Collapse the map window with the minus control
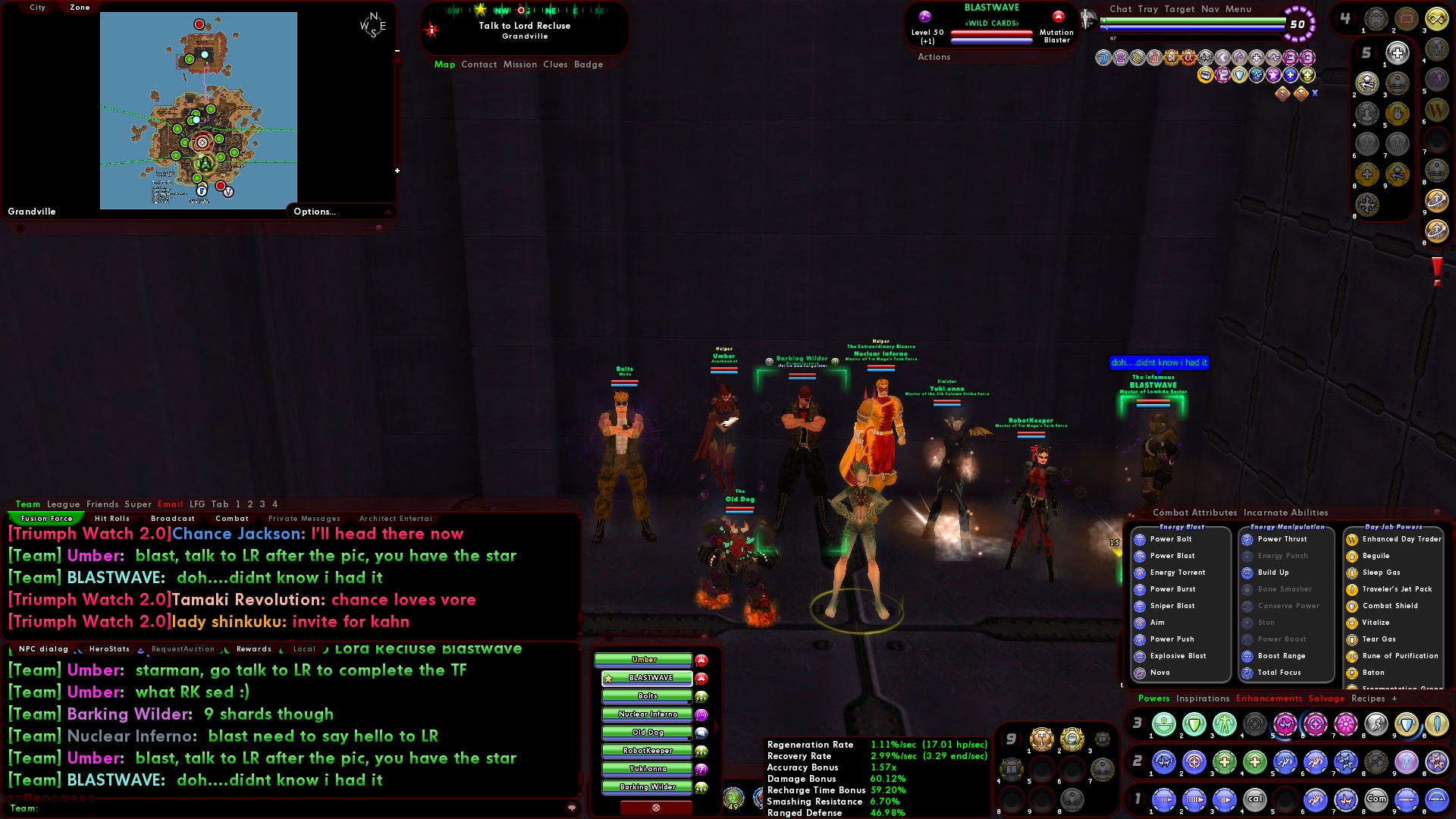The width and height of the screenshot is (1456, 819). (x=396, y=50)
